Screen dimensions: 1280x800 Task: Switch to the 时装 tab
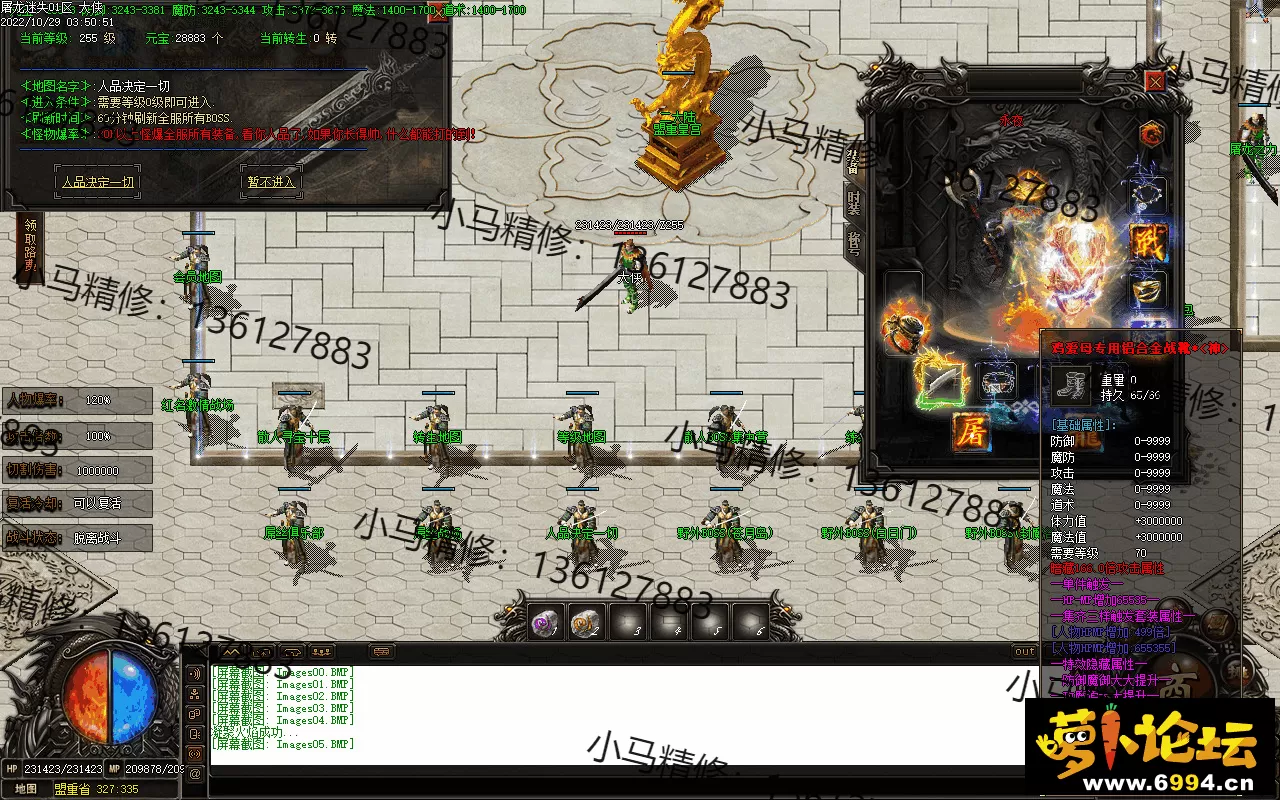853,203
